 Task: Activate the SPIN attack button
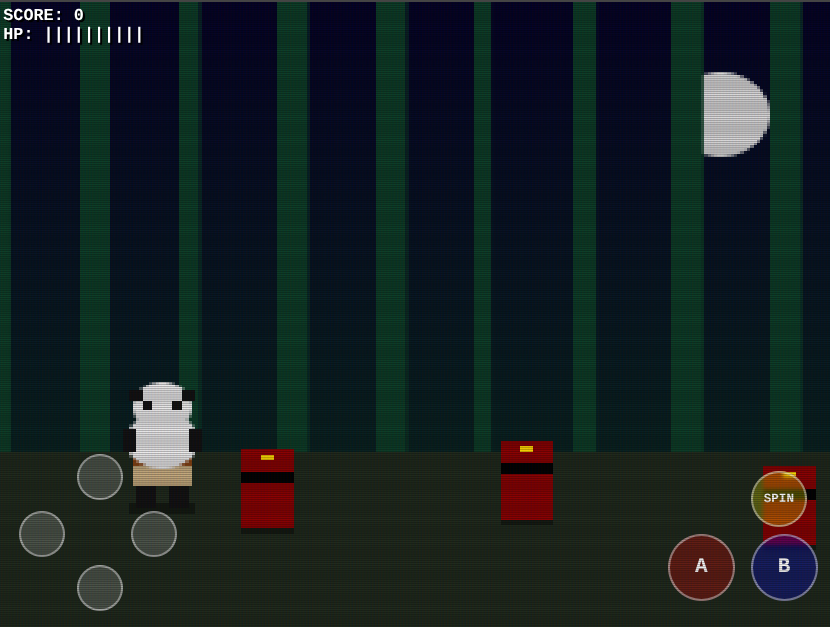pyautogui.click(x=779, y=498)
